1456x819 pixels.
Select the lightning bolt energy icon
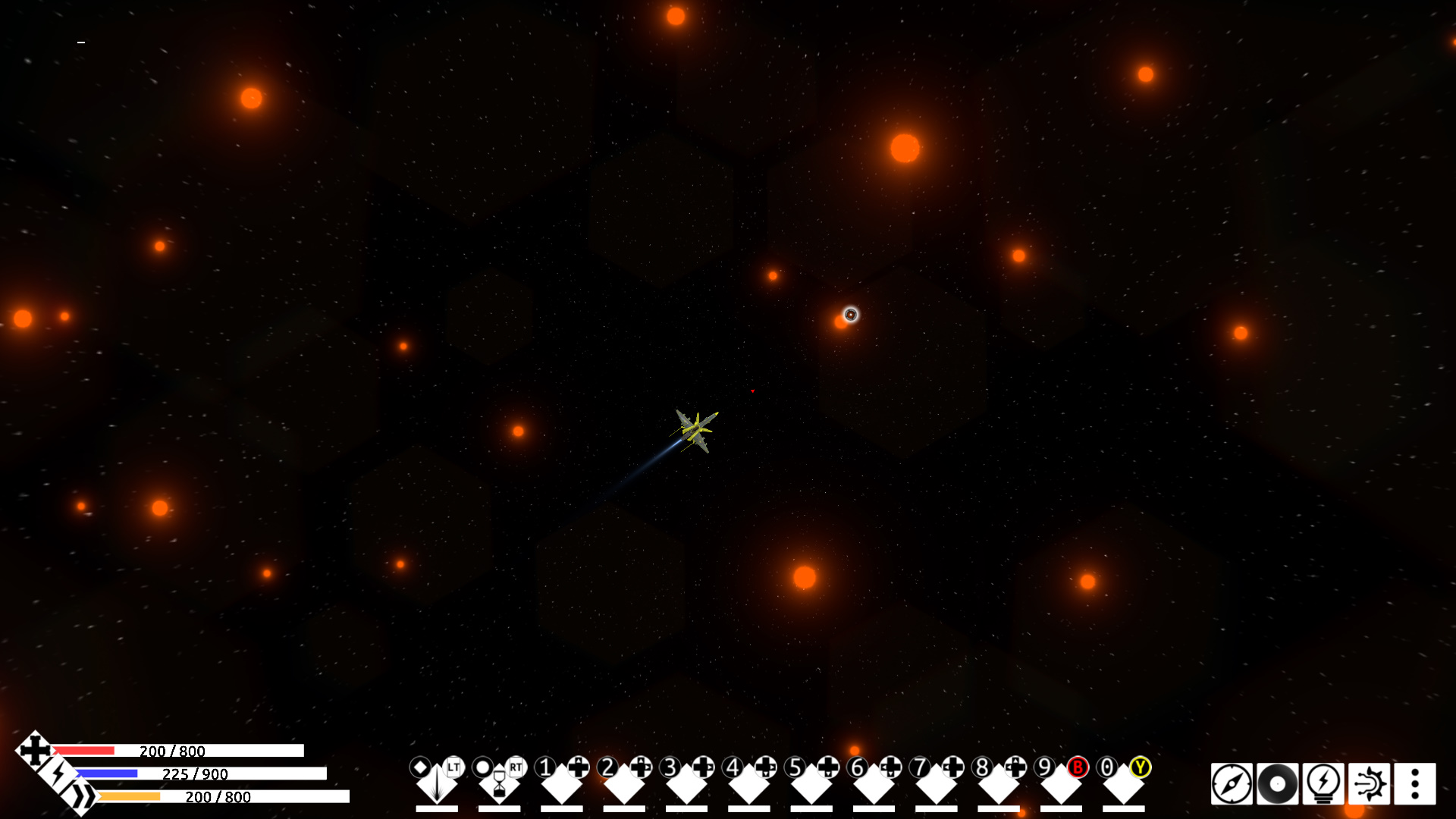pyautogui.click(x=59, y=776)
